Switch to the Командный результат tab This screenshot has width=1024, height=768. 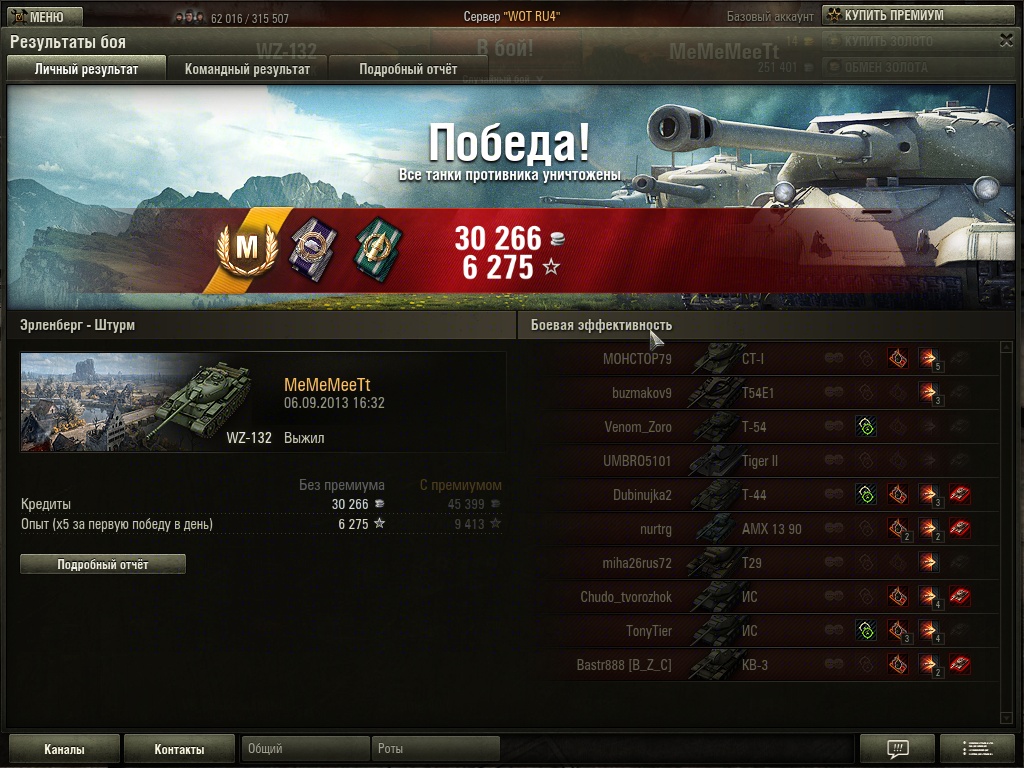point(247,69)
